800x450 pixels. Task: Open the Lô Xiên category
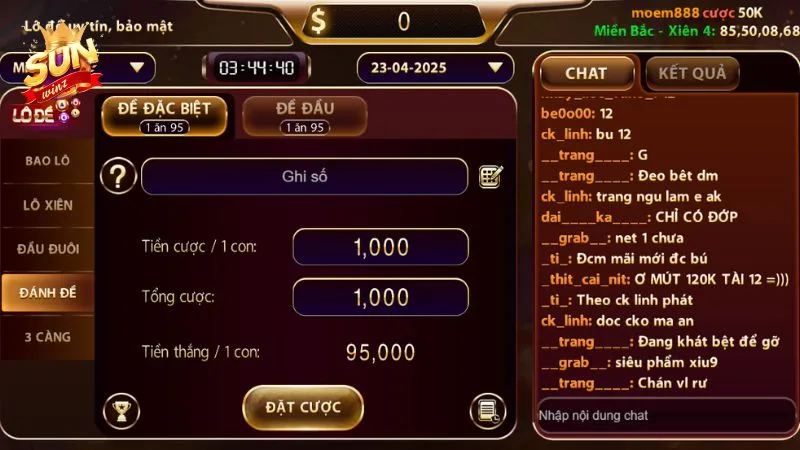click(48, 204)
